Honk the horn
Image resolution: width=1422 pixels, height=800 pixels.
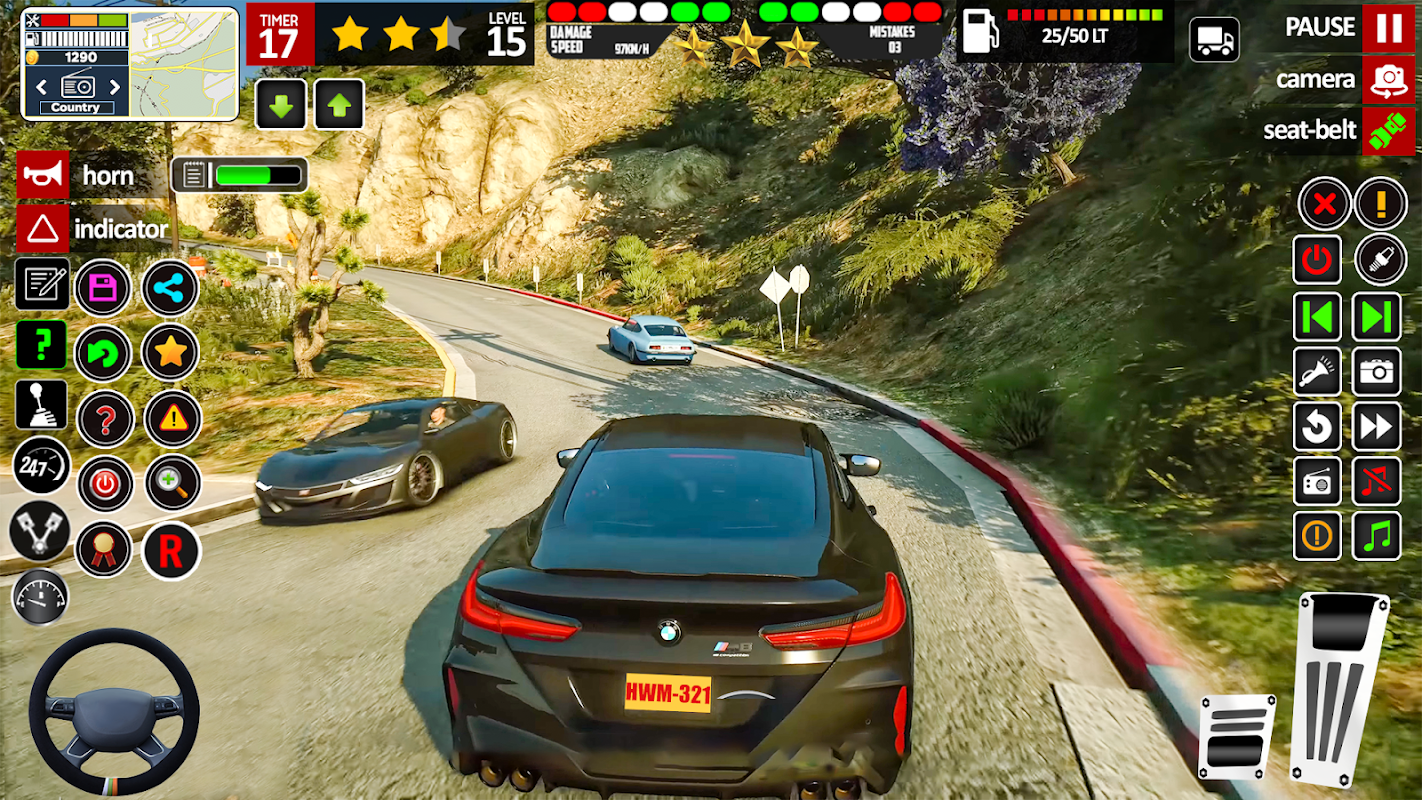coord(43,176)
